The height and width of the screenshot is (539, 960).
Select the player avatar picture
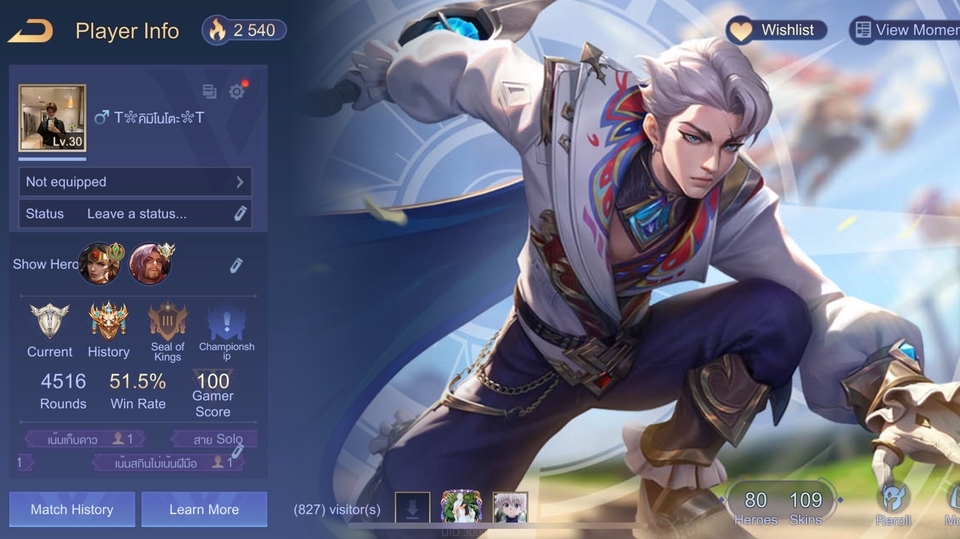point(52,117)
